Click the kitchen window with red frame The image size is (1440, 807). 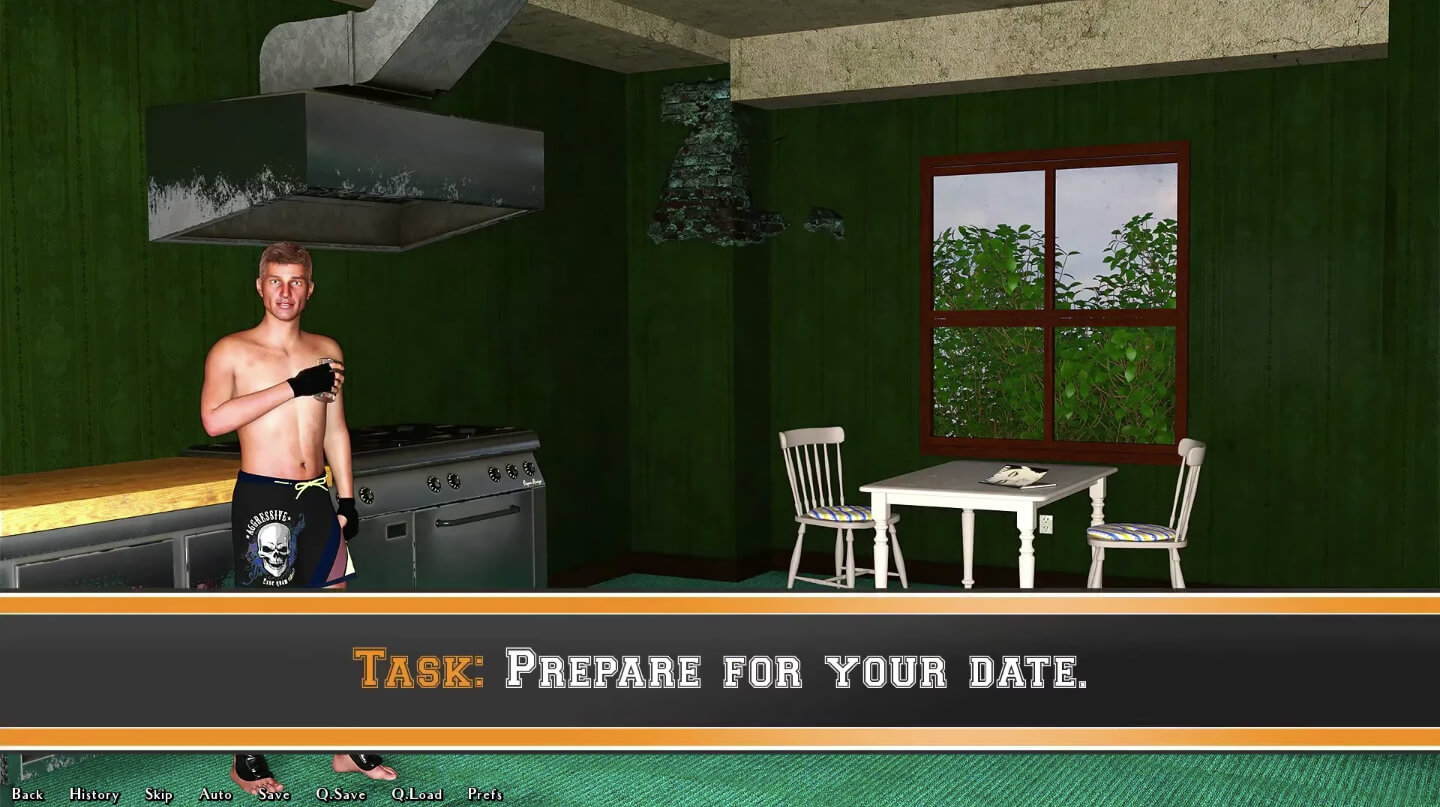1055,300
